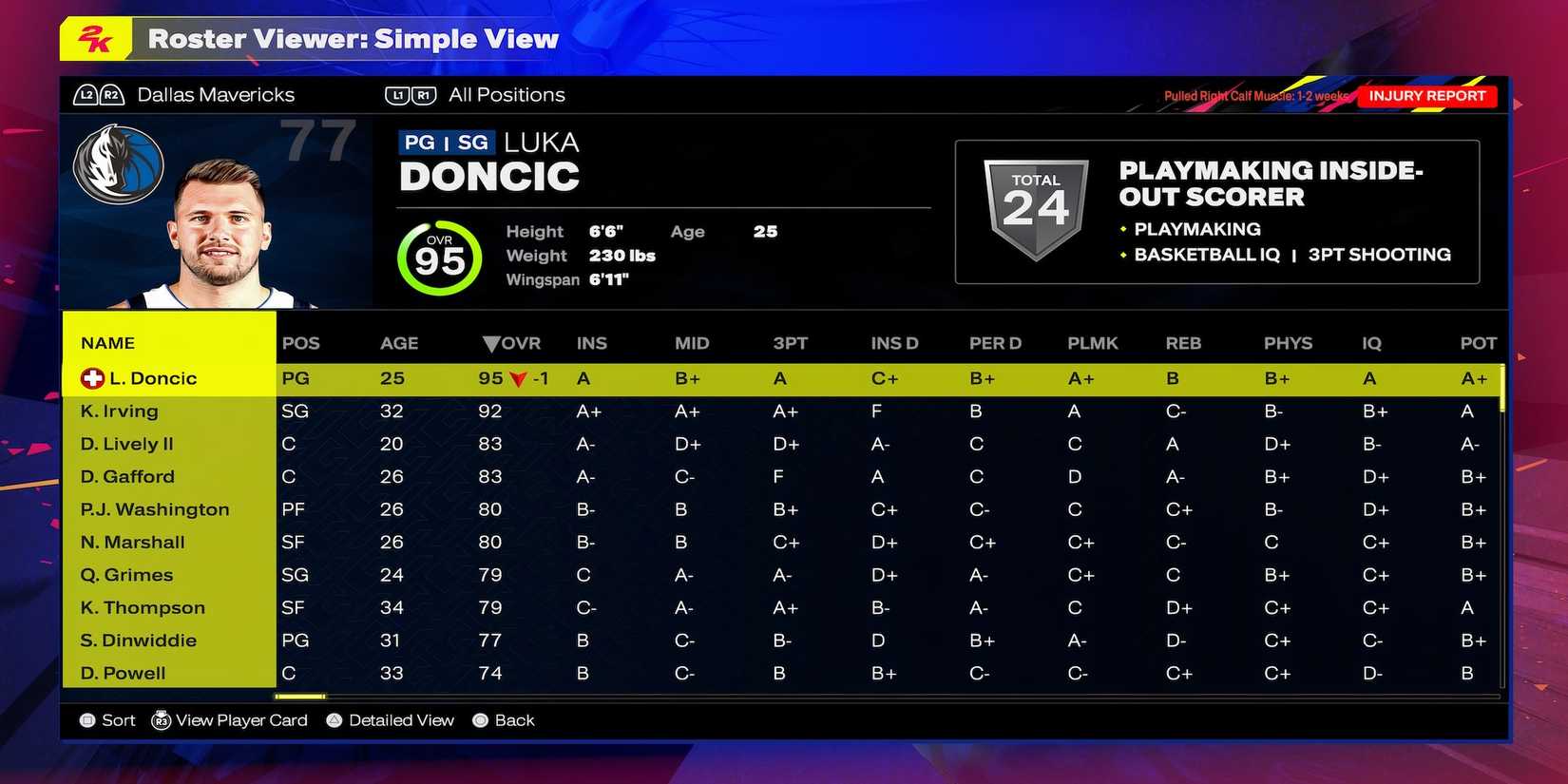The width and height of the screenshot is (1568, 784).
Task: Select the SG tab on Luka's profile
Action: click(x=472, y=141)
